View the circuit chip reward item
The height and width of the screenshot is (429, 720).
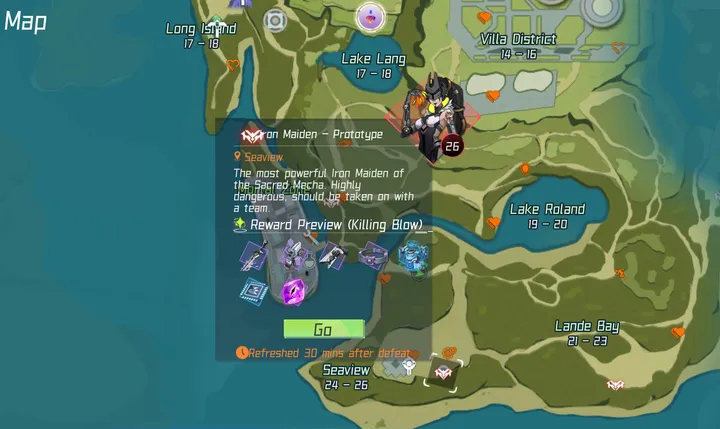[252, 291]
